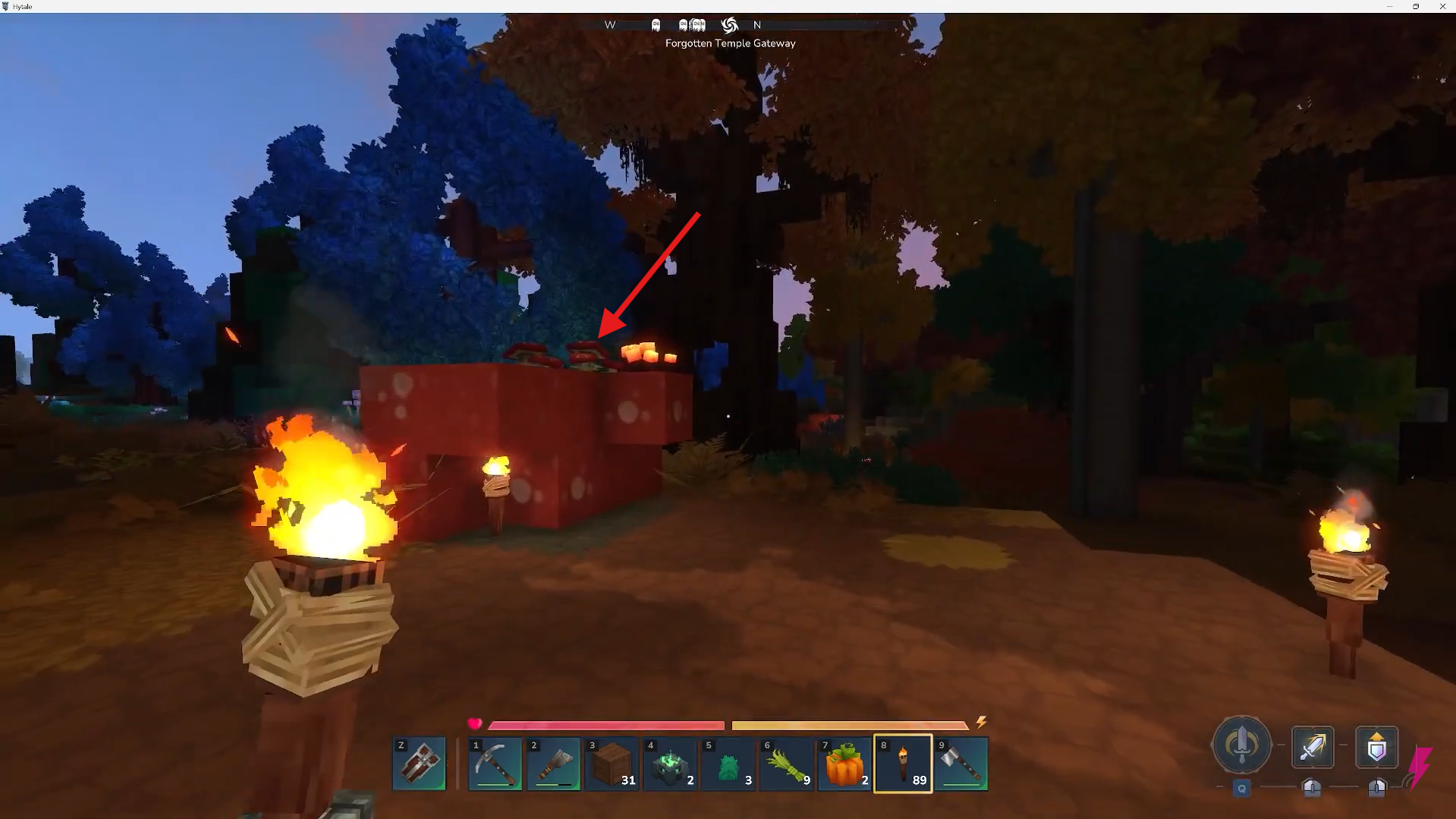Activate the shield raise ability icon
This screenshot has width=1456, height=819.
click(1377, 748)
